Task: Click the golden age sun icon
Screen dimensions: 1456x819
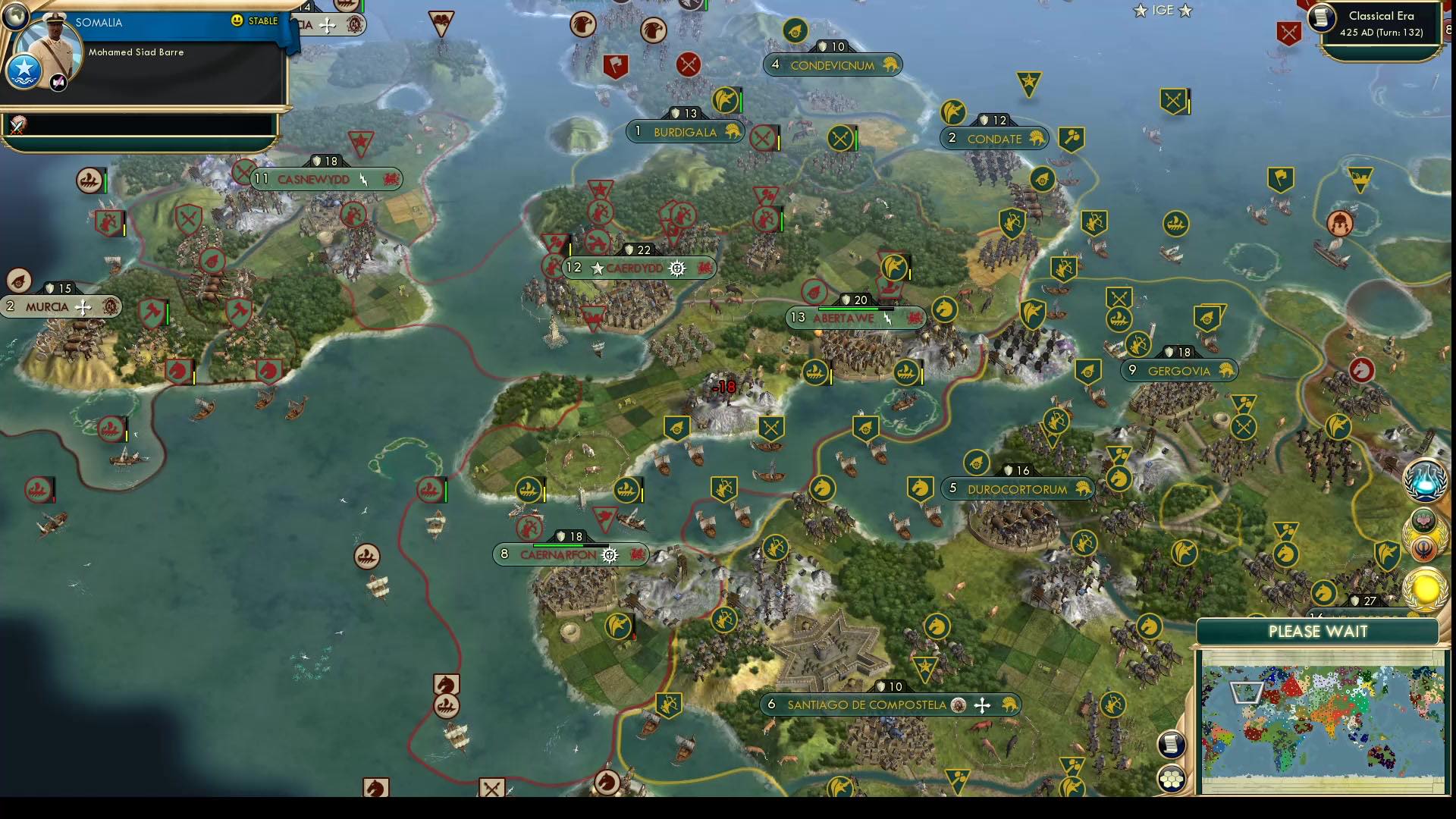Action: click(1426, 588)
